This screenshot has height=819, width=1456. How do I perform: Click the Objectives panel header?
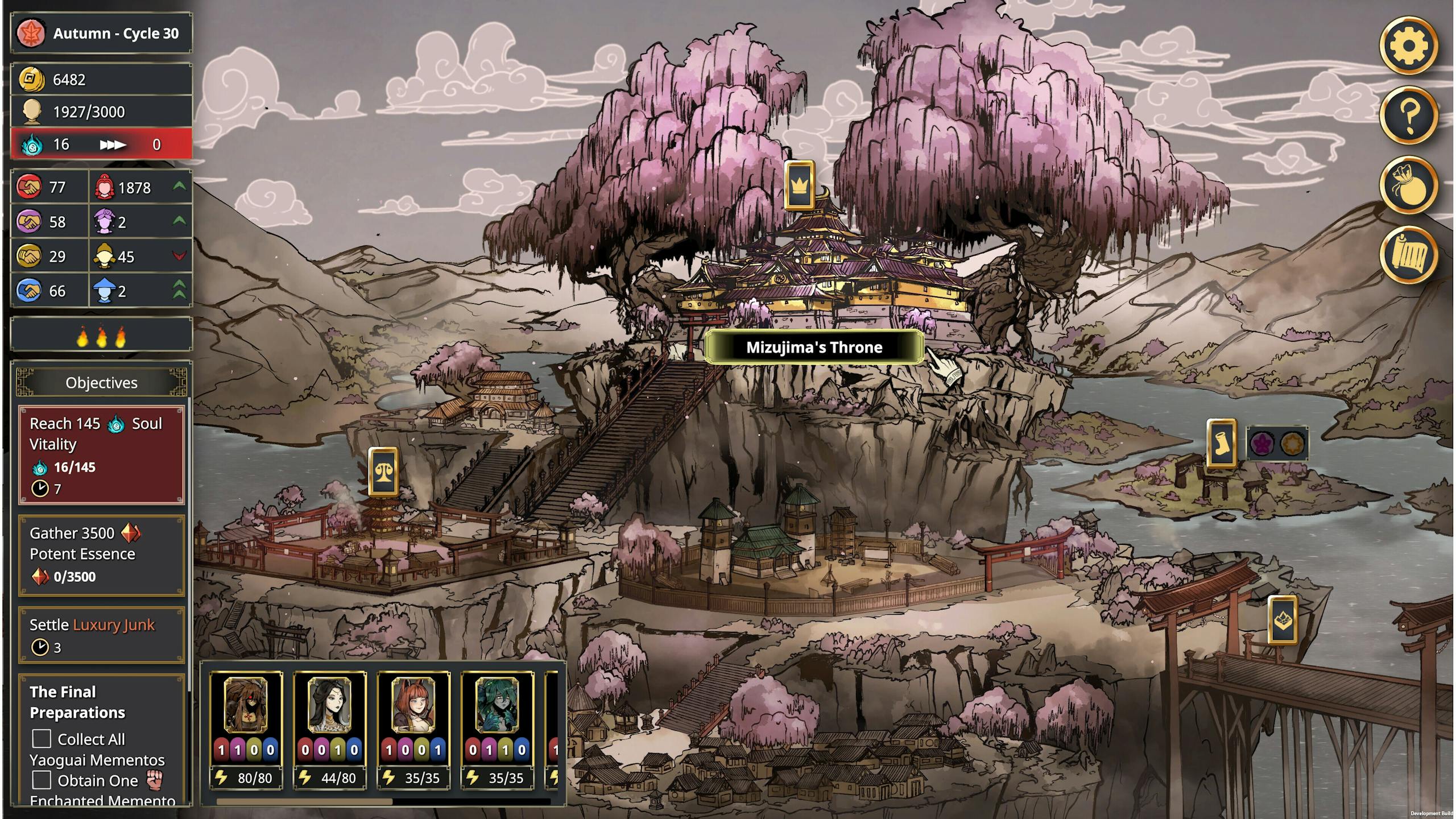(x=101, y=382)
